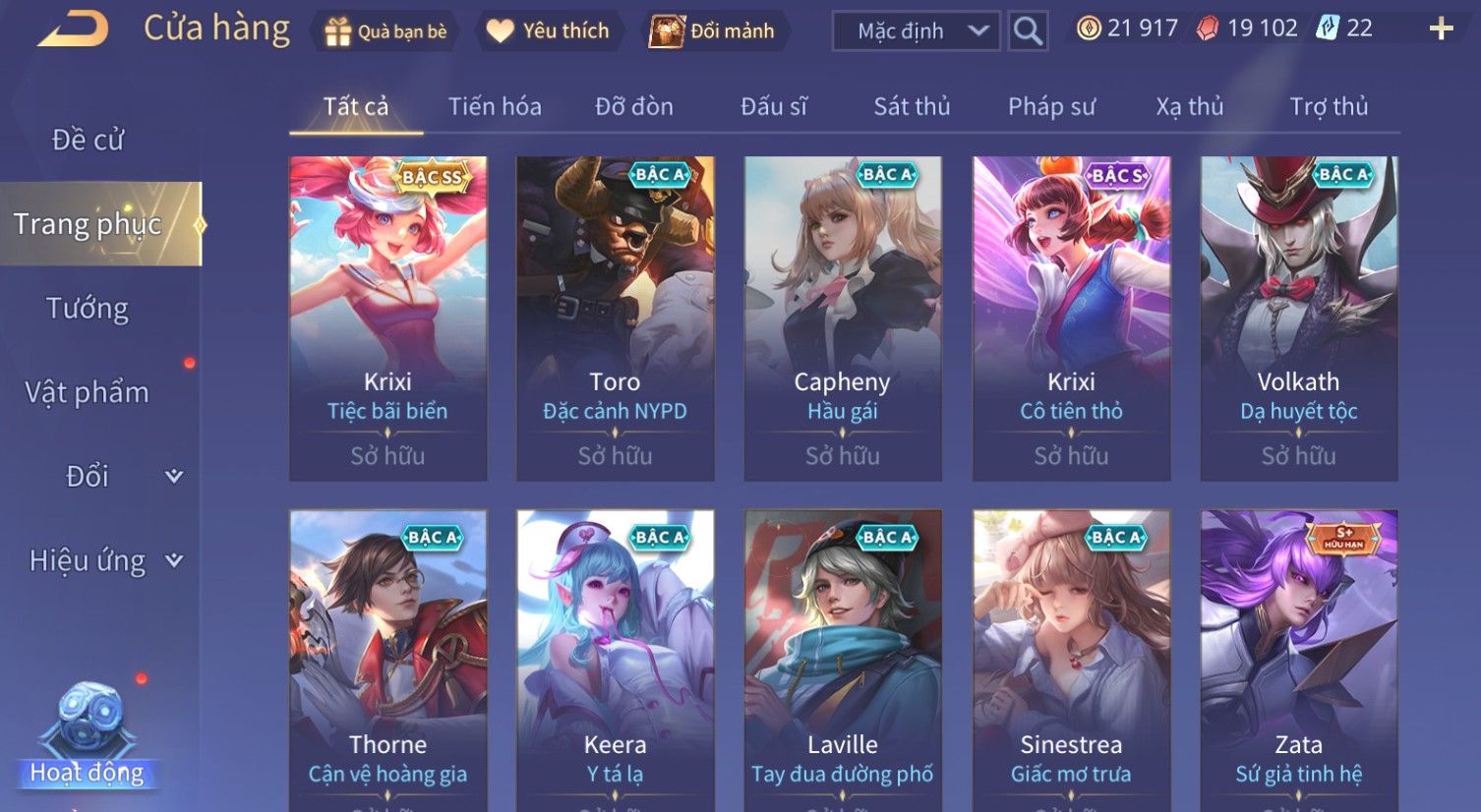Open the Trợ thủ tab
1481x812 pixels.
click(1329, 106)
